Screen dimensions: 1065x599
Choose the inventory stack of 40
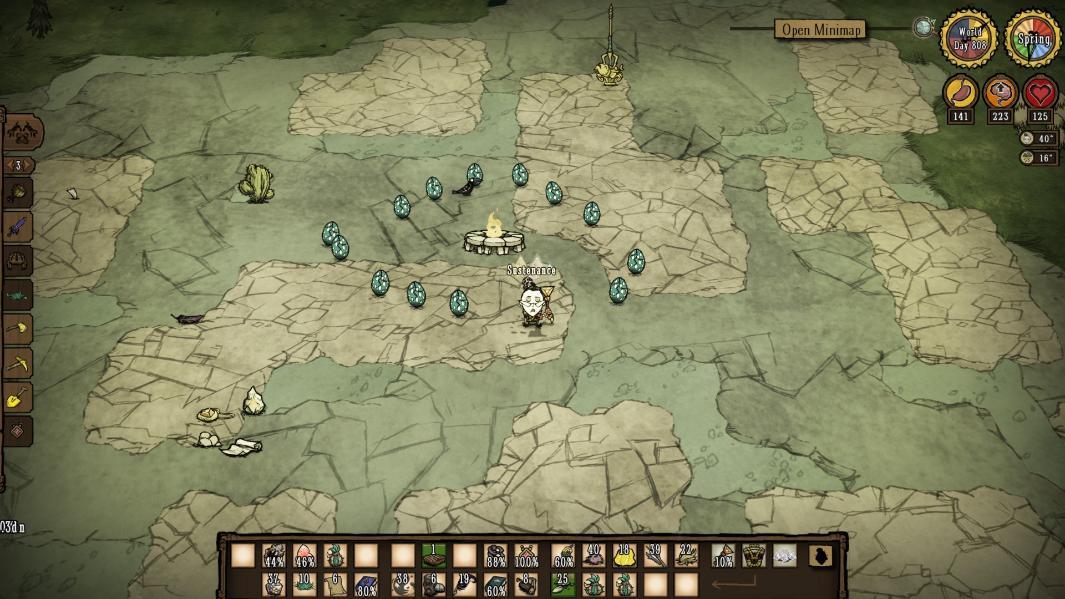click(593, 555)
